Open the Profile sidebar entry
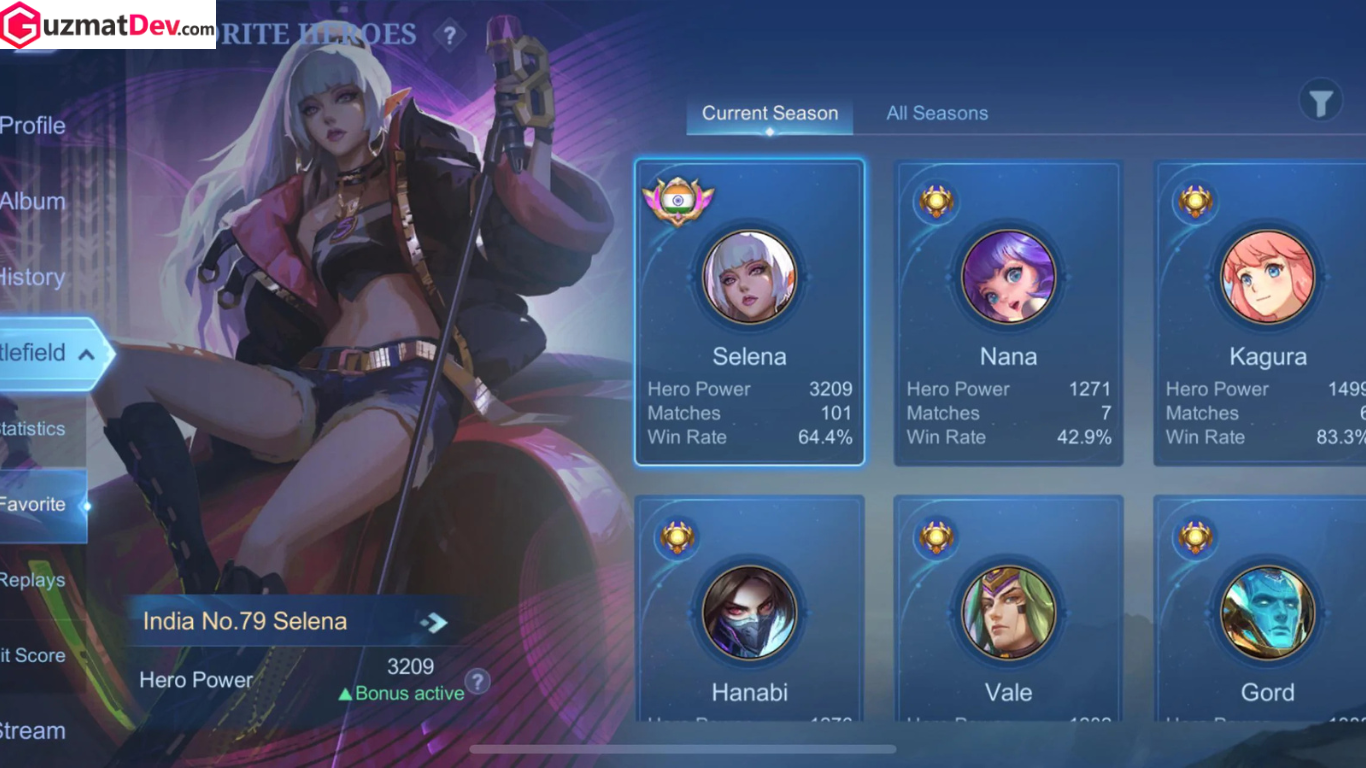The width and height of the screenshot is (1366, 768). [33, 125]
